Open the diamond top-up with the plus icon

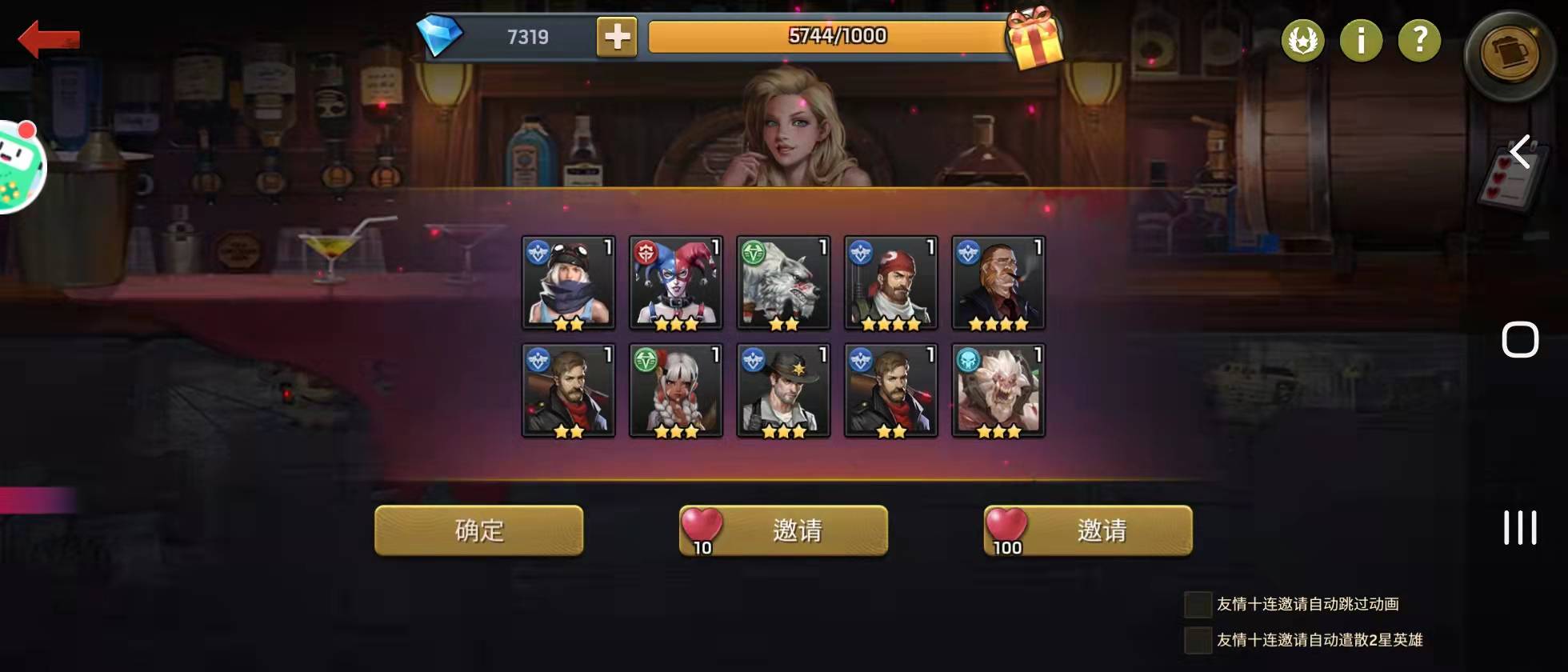(617, 36)
